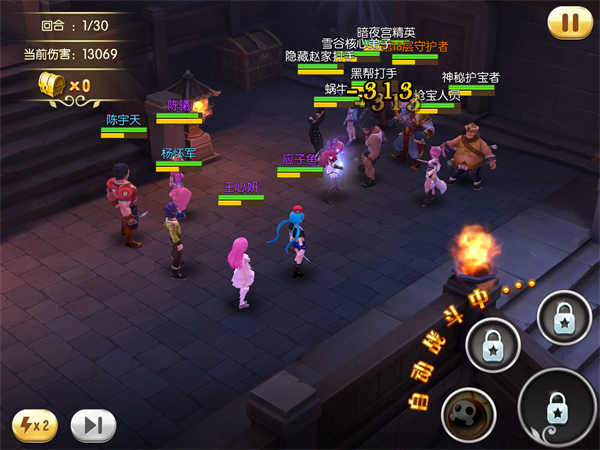Screen dimensions: 600x450
Task: Activate the skull skill icon
Action: click(x=470, y=413)
